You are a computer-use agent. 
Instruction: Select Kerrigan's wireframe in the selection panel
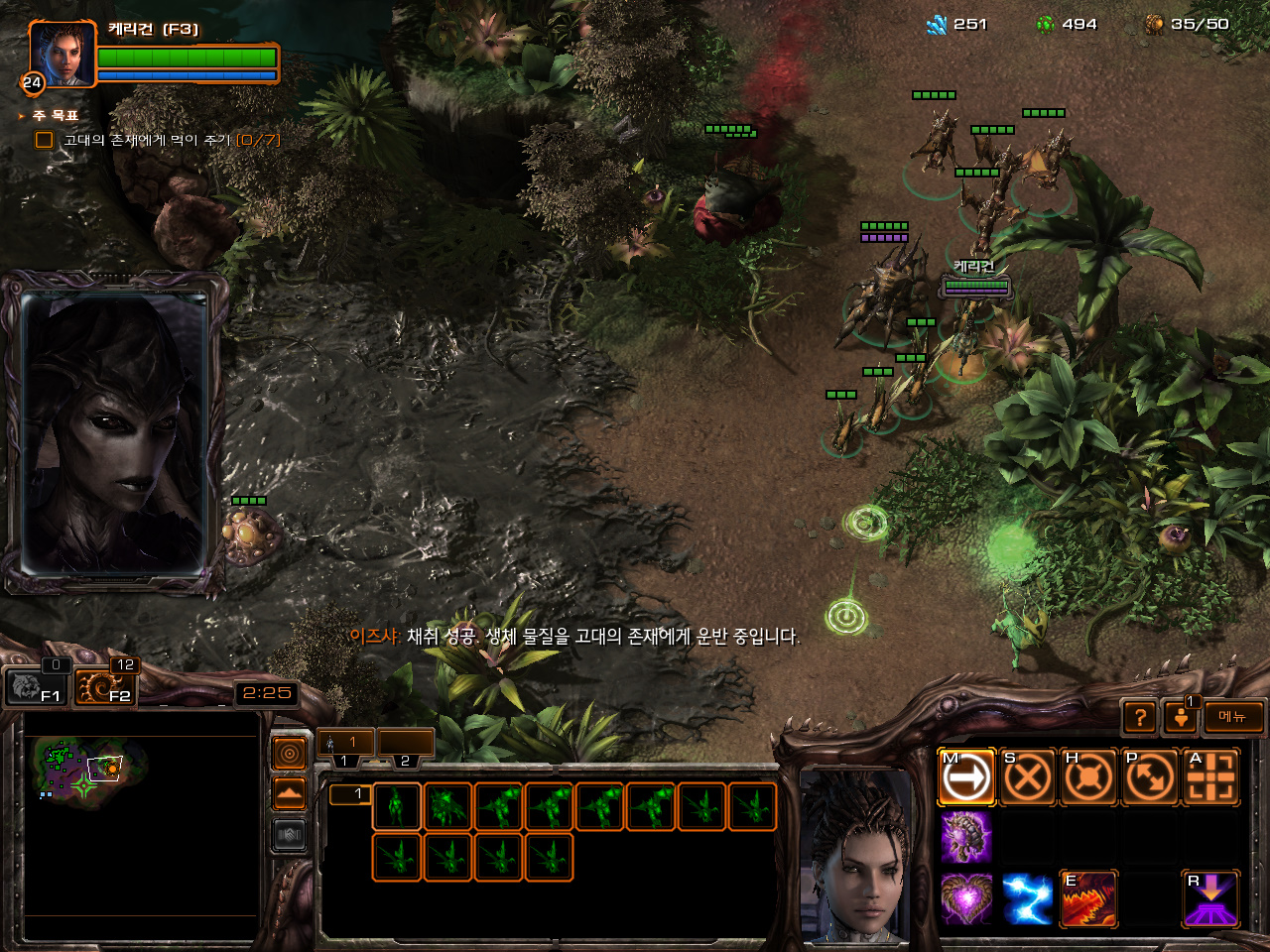(x=397, y=806)
